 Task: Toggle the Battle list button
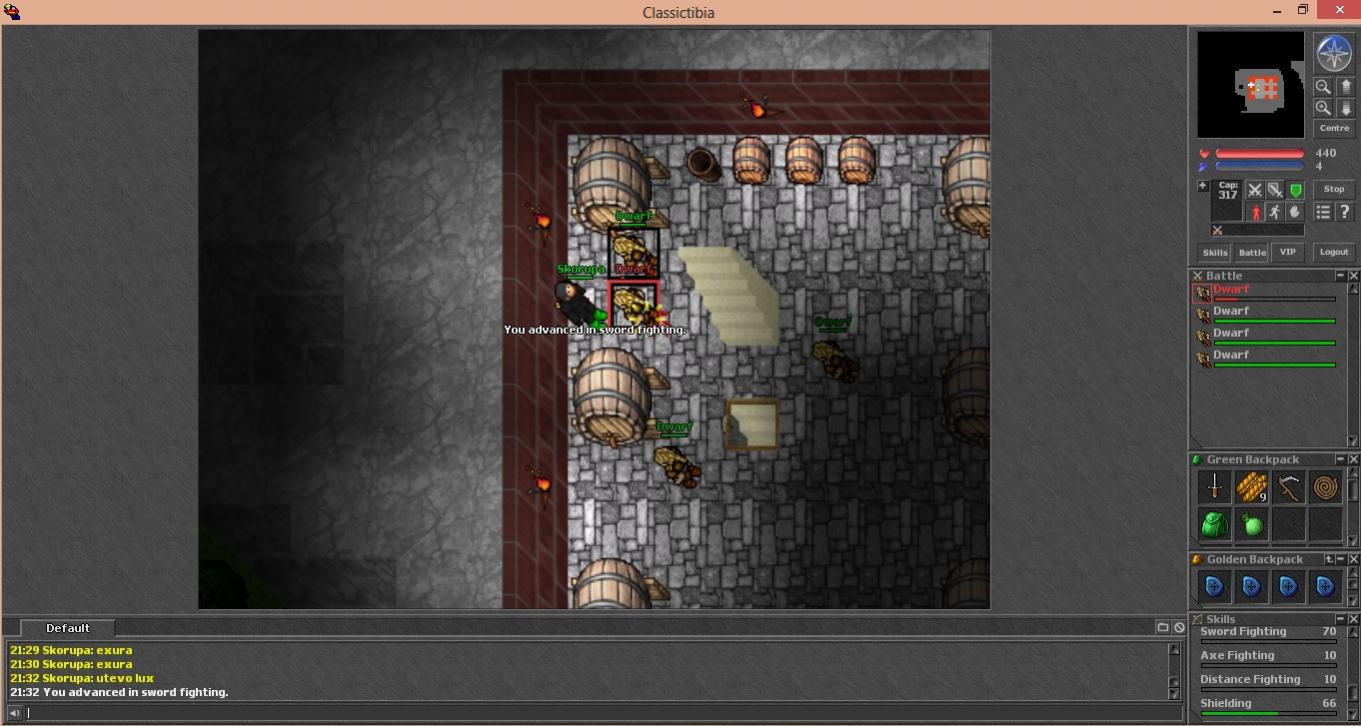point(1252,253)
